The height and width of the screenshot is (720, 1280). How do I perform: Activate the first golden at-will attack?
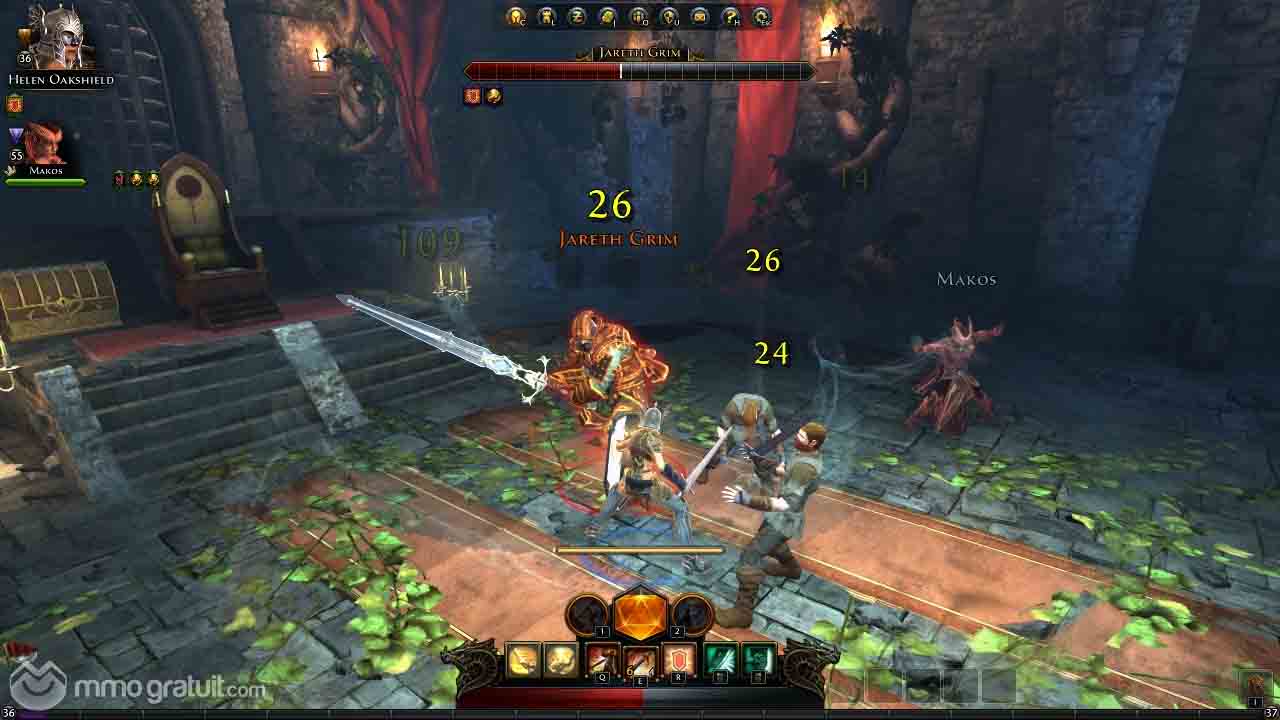click(523, 660)
